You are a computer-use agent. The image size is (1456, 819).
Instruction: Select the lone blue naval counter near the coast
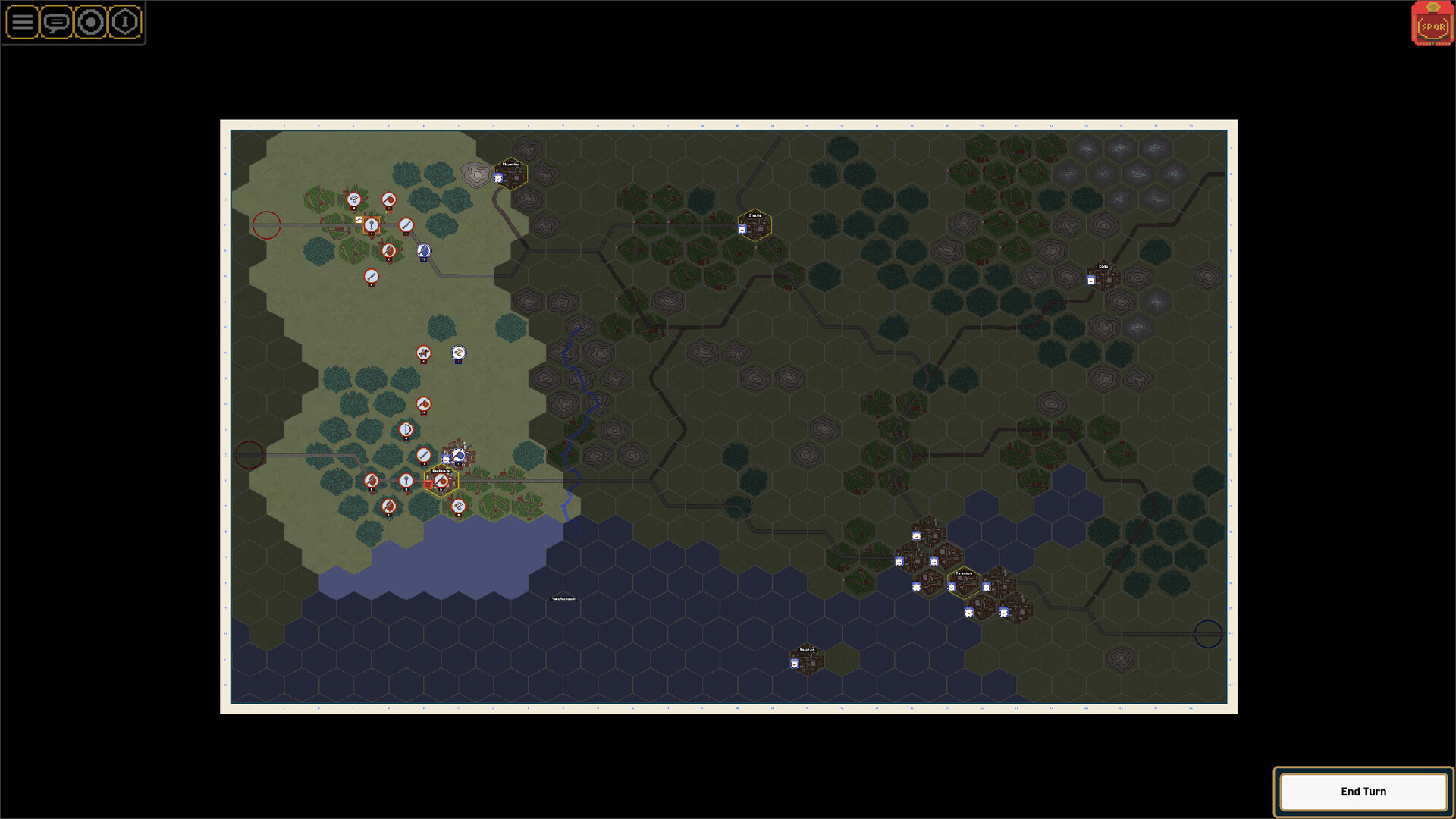tap(458, 353)
